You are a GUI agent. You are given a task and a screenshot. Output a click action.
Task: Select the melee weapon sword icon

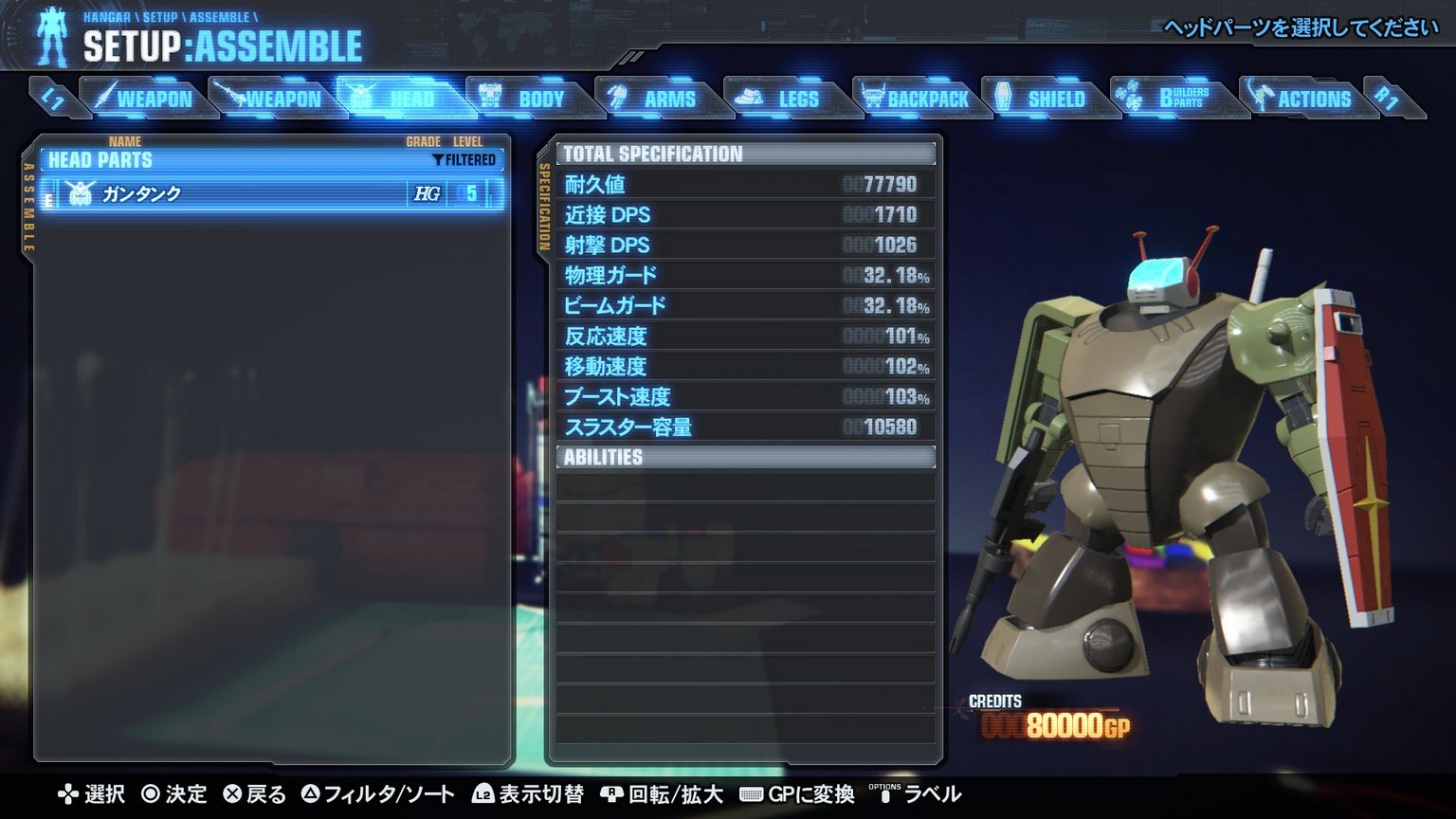pos(107,95)
